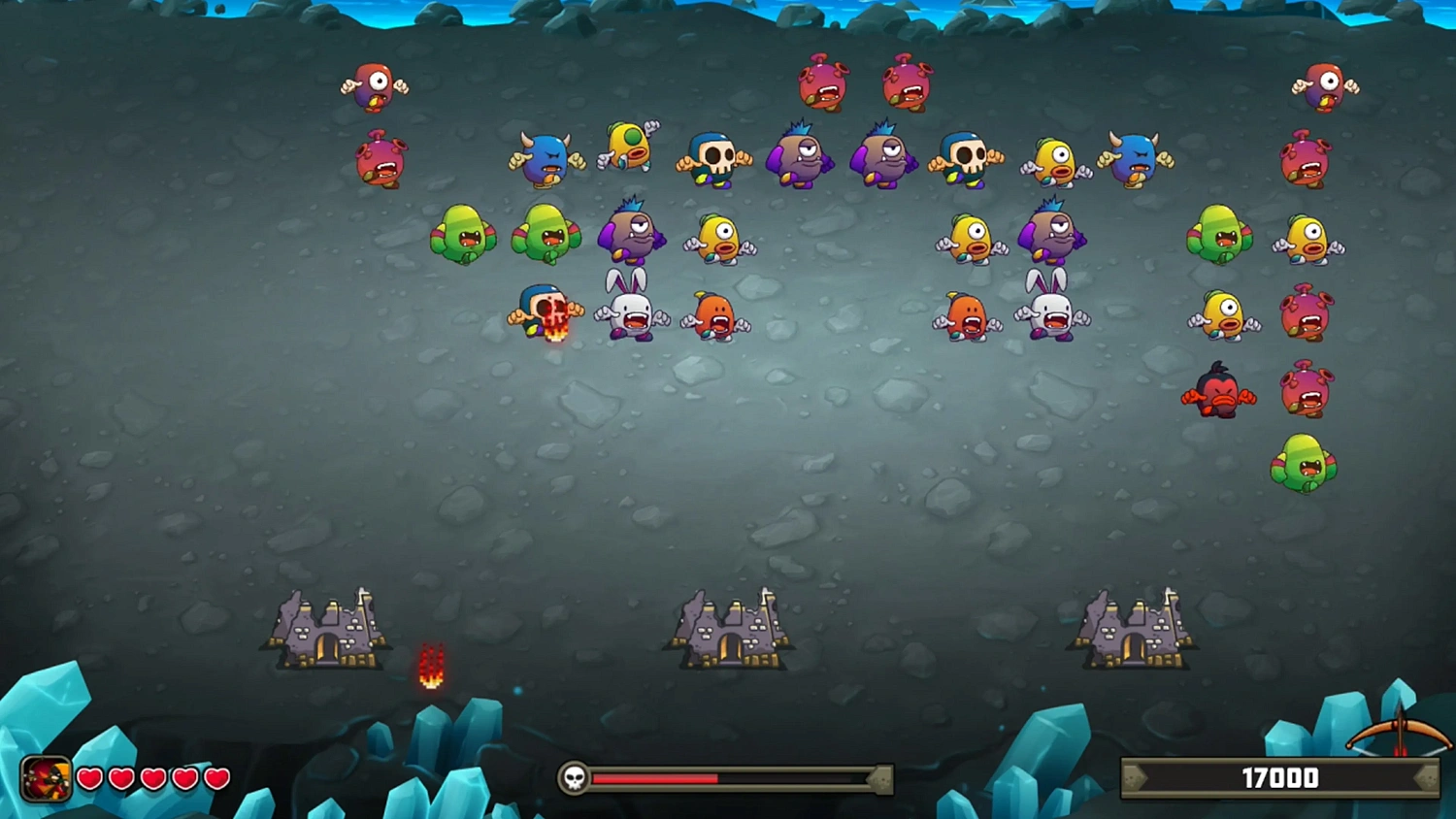Image resolution: width=1456 pixels, height=819 pixels.
Task: Select the angry red bird enemy
Action: coord(1219,393)
